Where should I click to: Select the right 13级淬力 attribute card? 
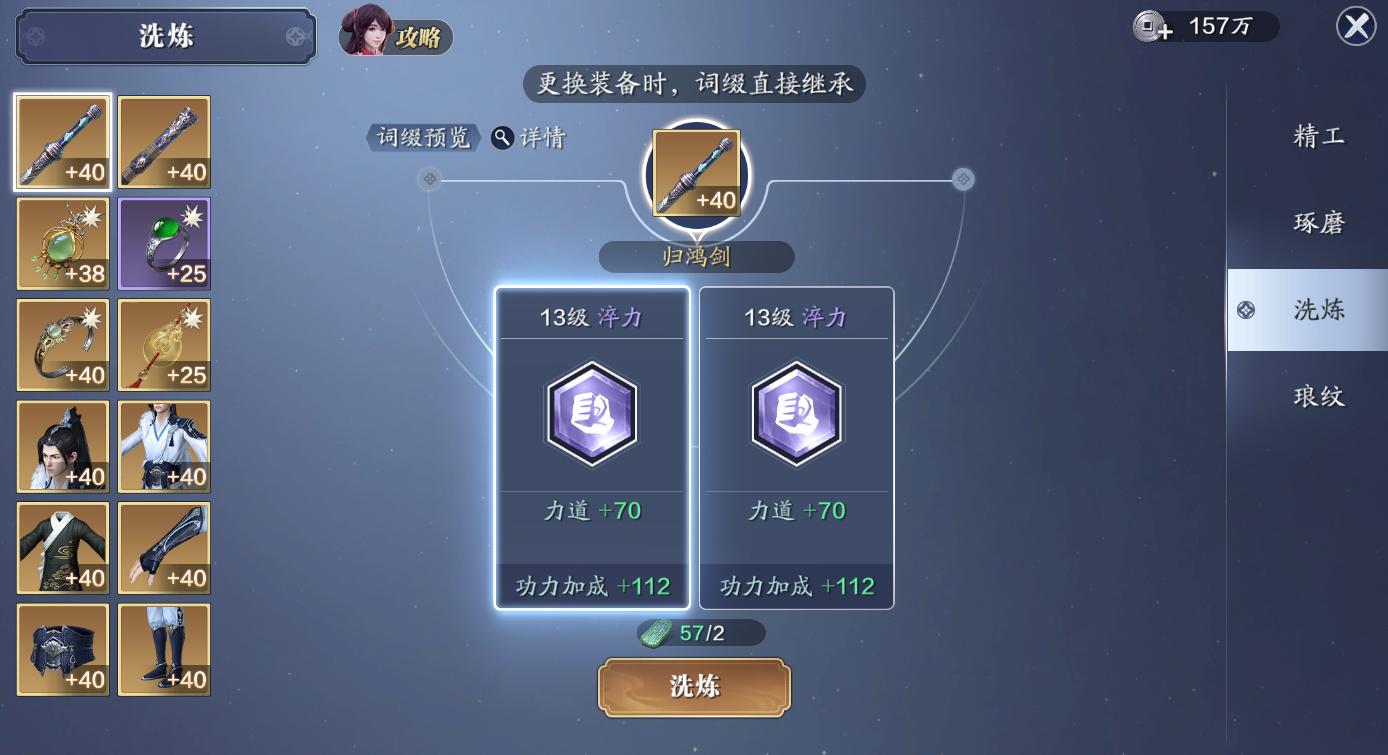(796, 445)
